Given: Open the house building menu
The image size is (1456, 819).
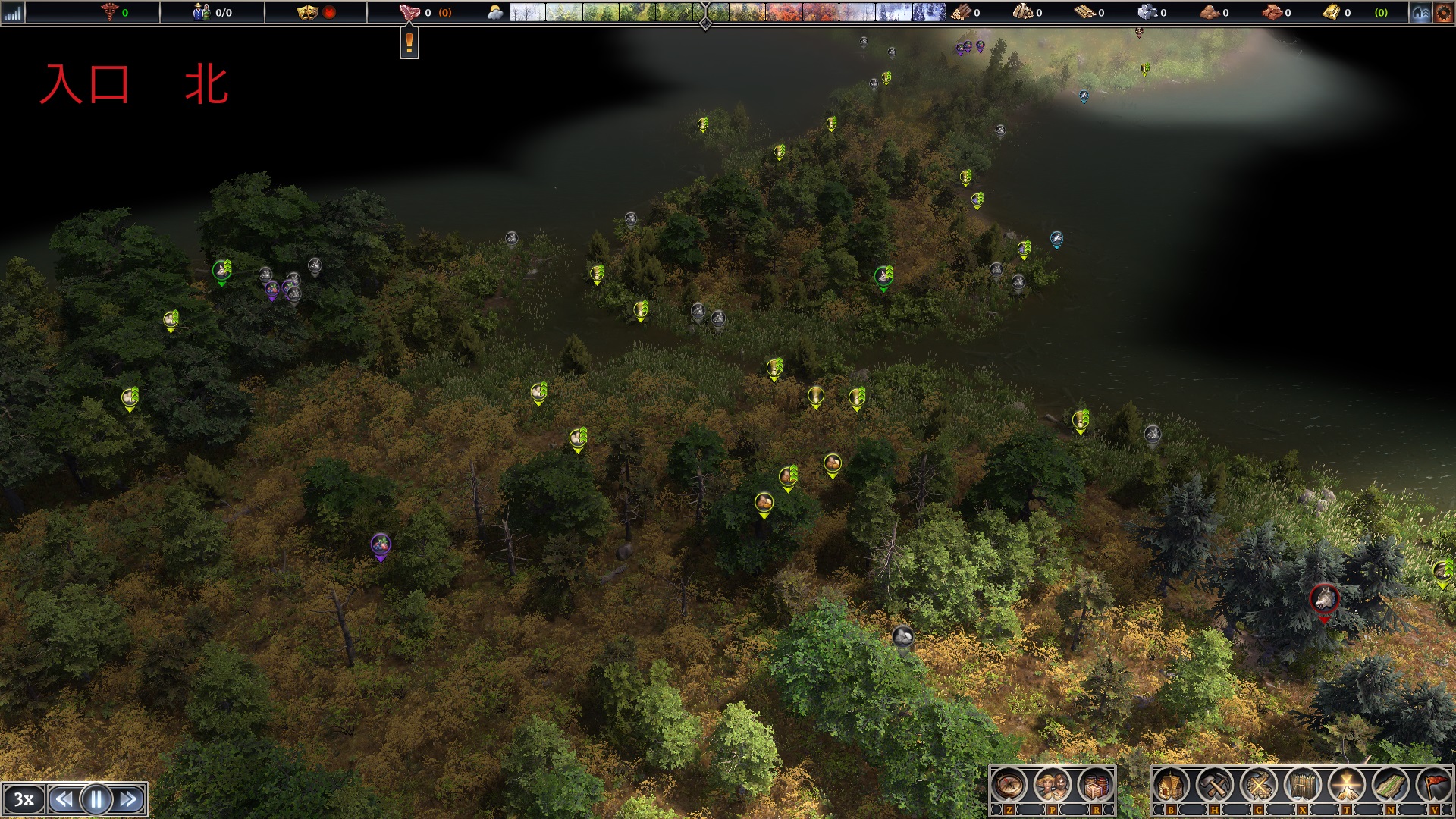Looking at the screenshot, I should coord(1172,786).
